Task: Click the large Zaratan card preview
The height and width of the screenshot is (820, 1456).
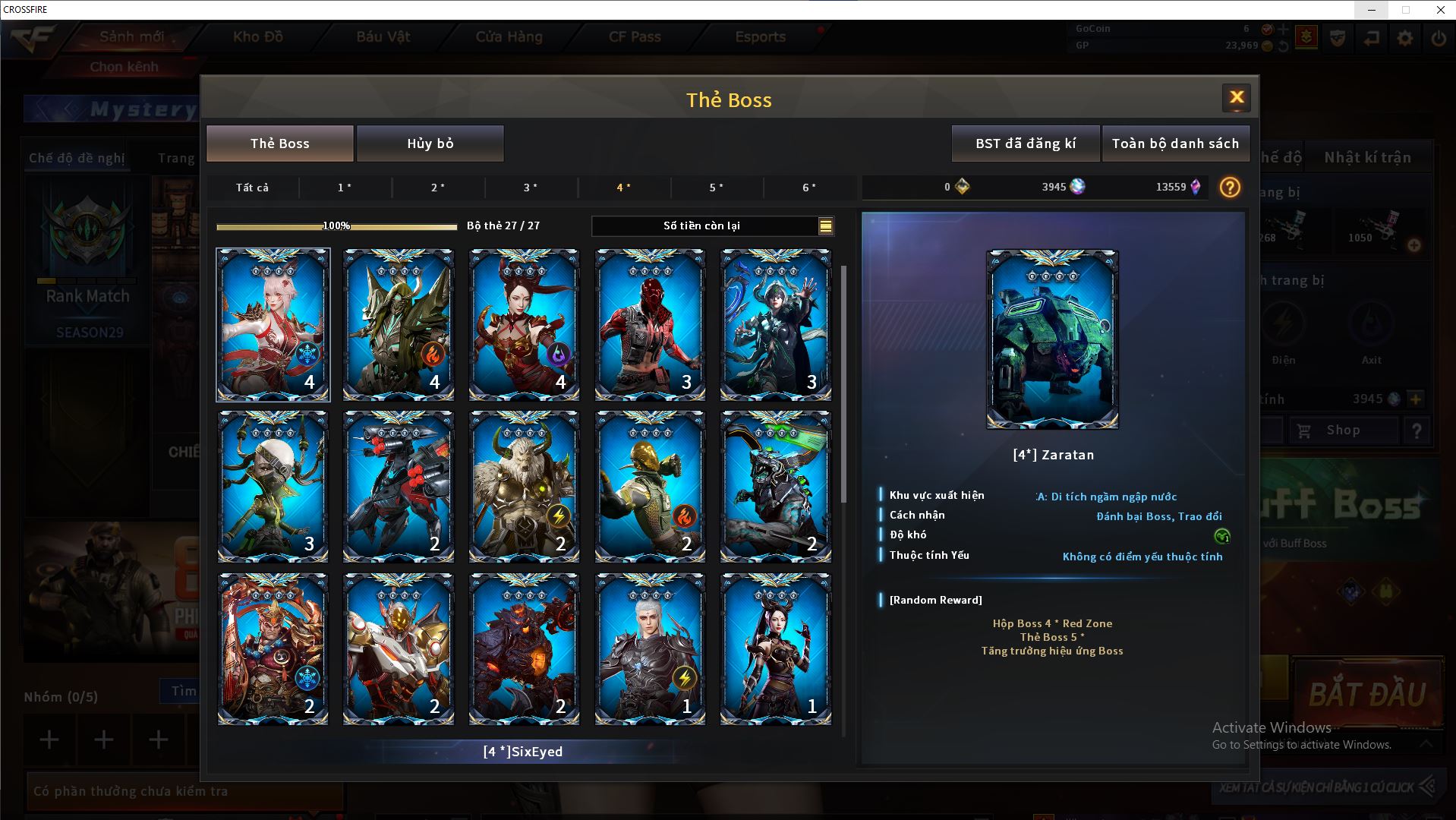Action: [x=1052, y=339]
